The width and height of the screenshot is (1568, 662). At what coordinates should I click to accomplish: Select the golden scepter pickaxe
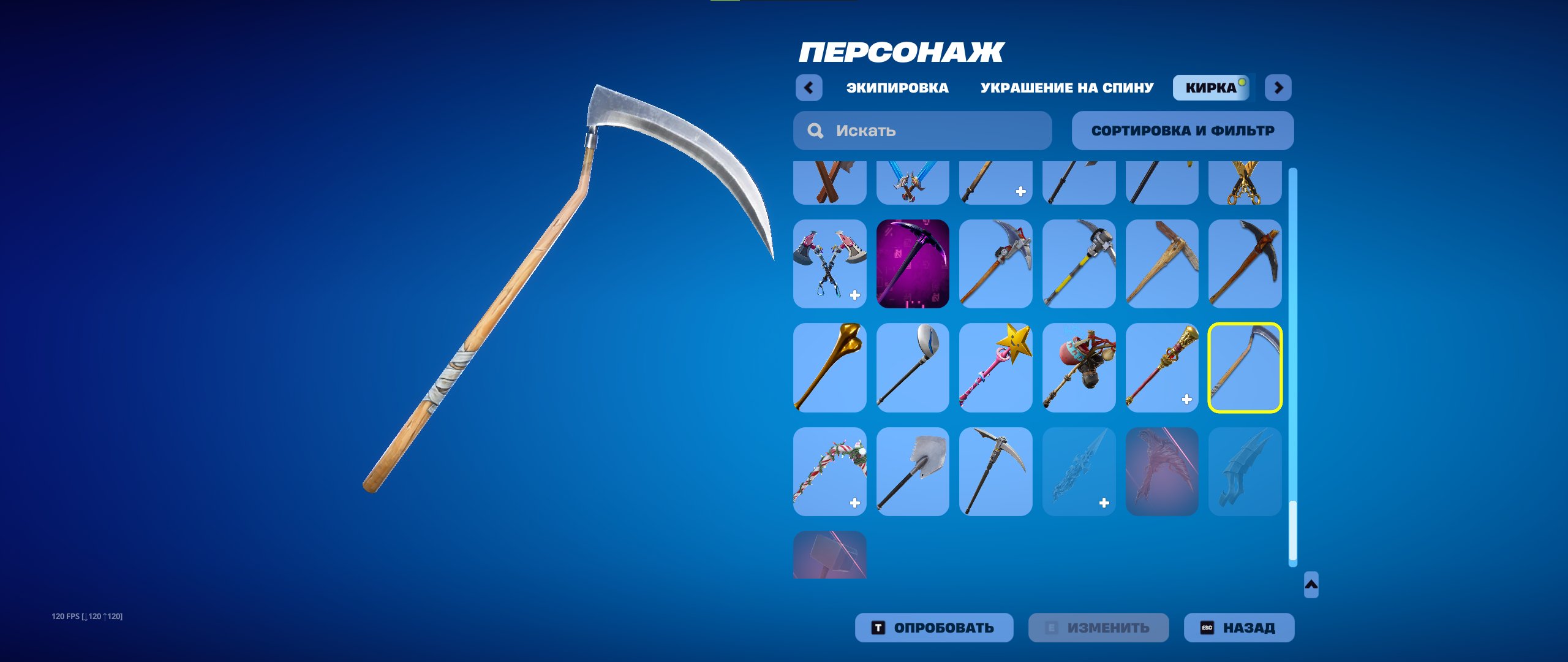[x=1163, y=368]
